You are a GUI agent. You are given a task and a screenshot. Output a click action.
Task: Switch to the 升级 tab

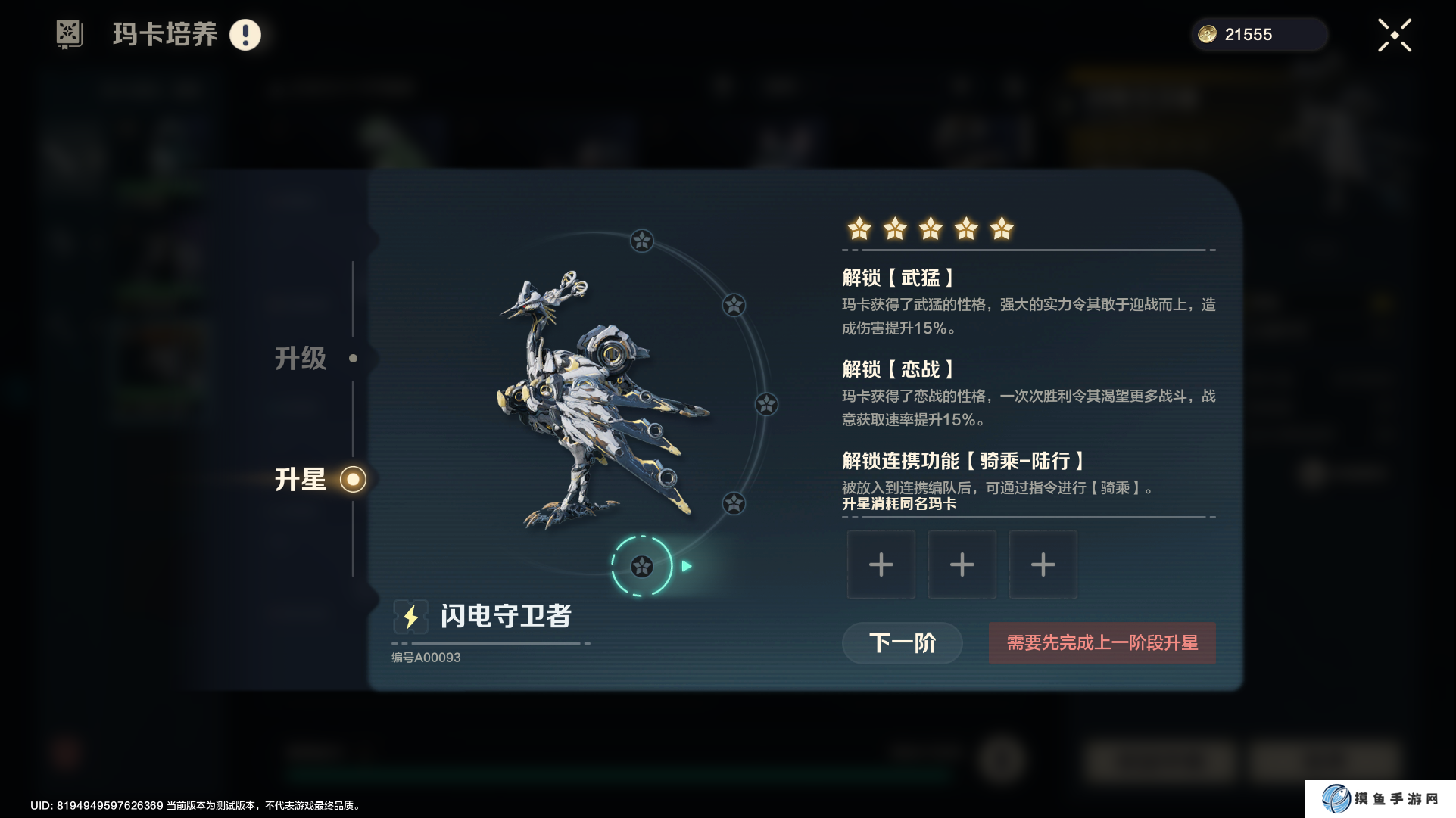(301, 359)
